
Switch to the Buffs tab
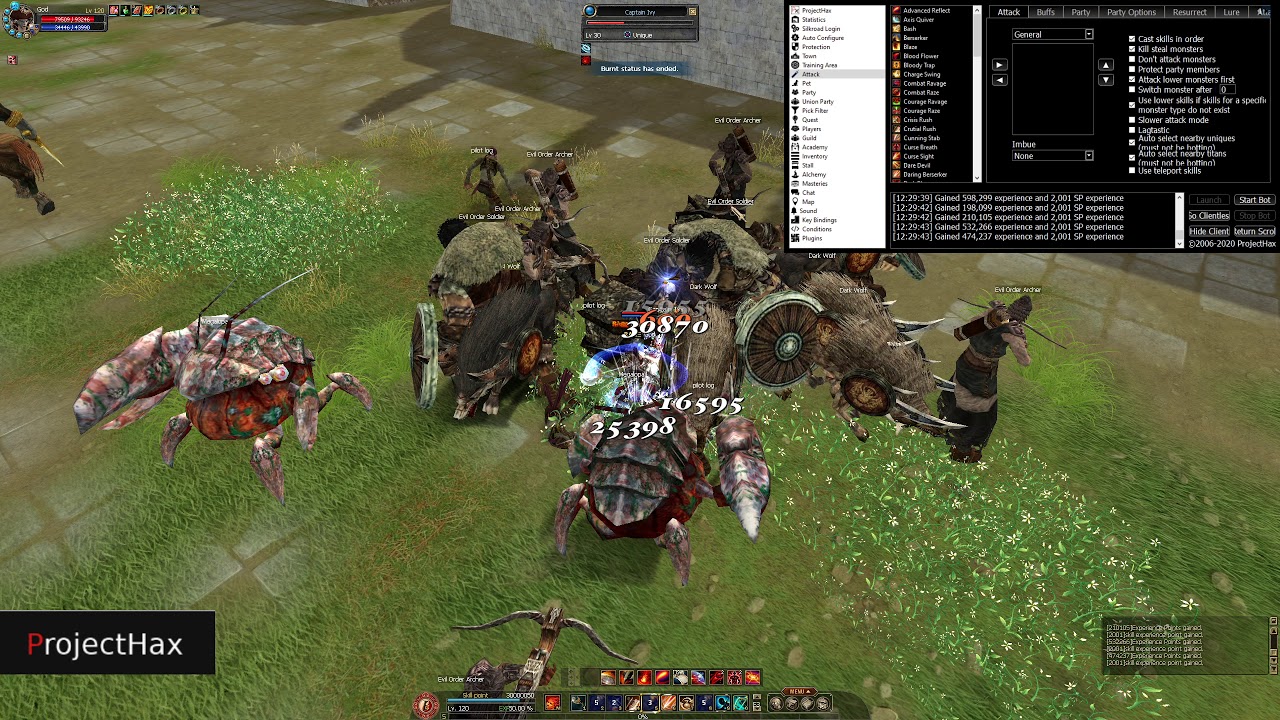click(1045, 12)
